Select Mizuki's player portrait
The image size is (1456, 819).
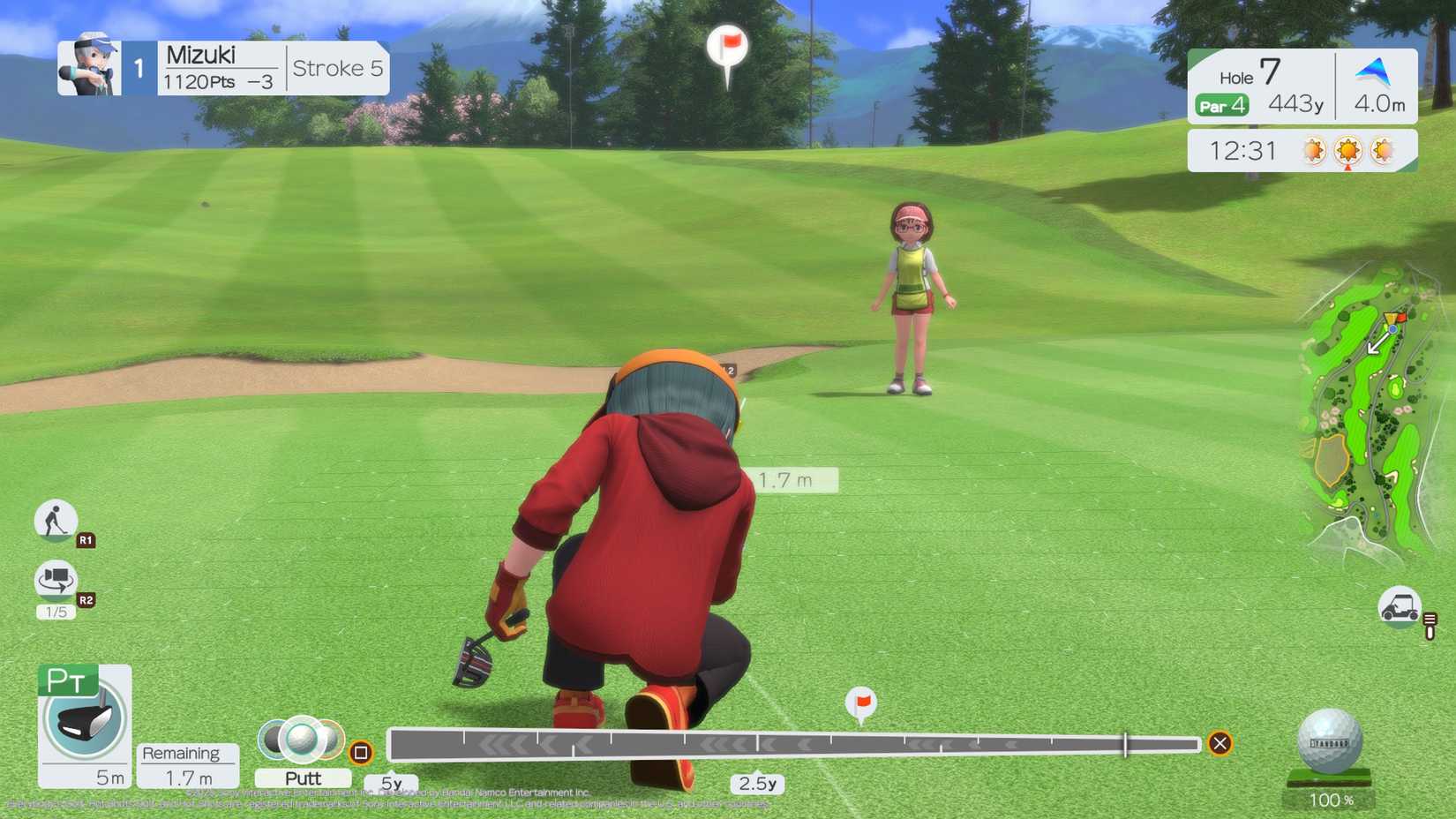tap(88, 67)
